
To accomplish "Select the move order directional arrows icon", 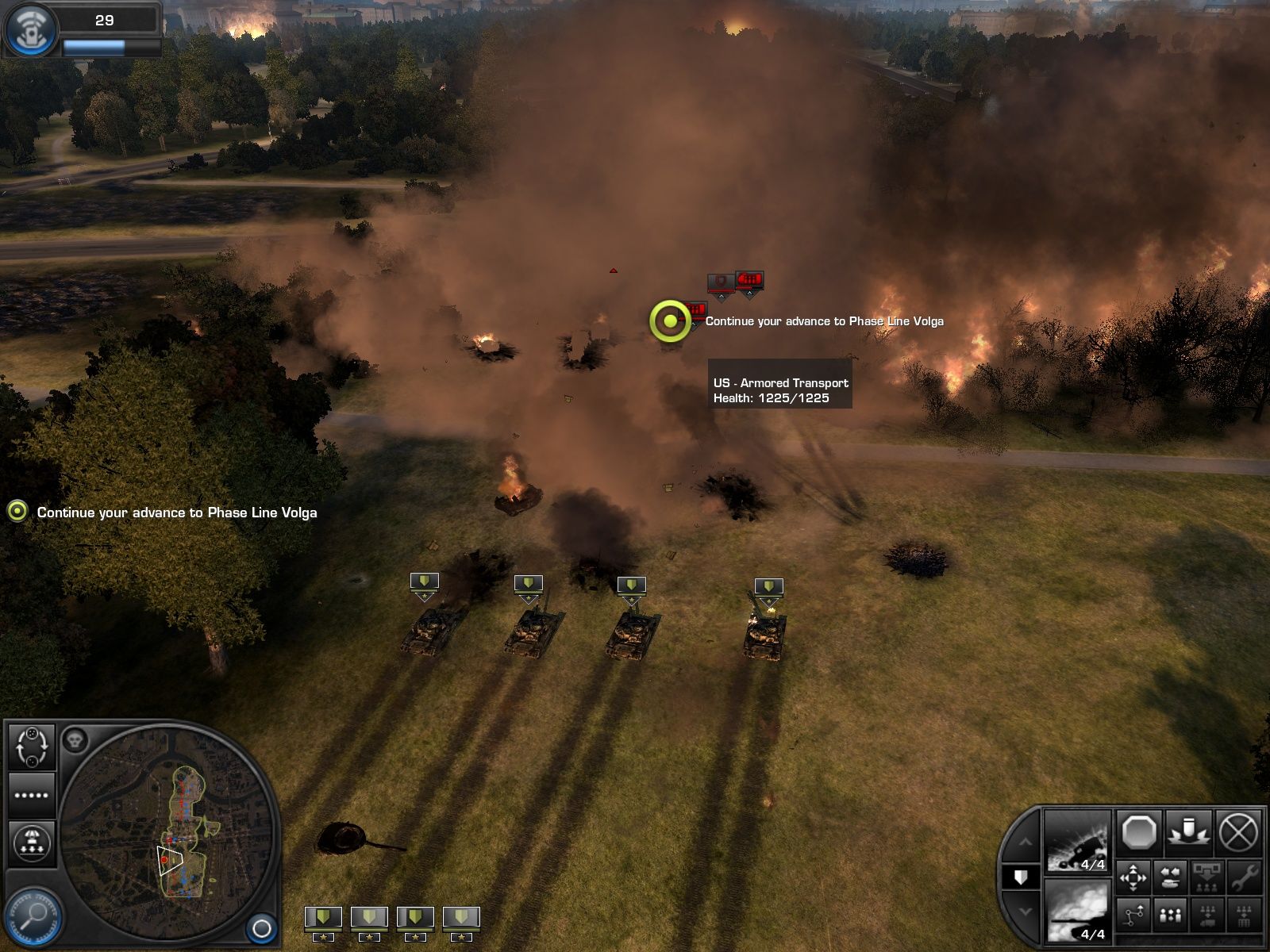I will tap(1133, 877).
